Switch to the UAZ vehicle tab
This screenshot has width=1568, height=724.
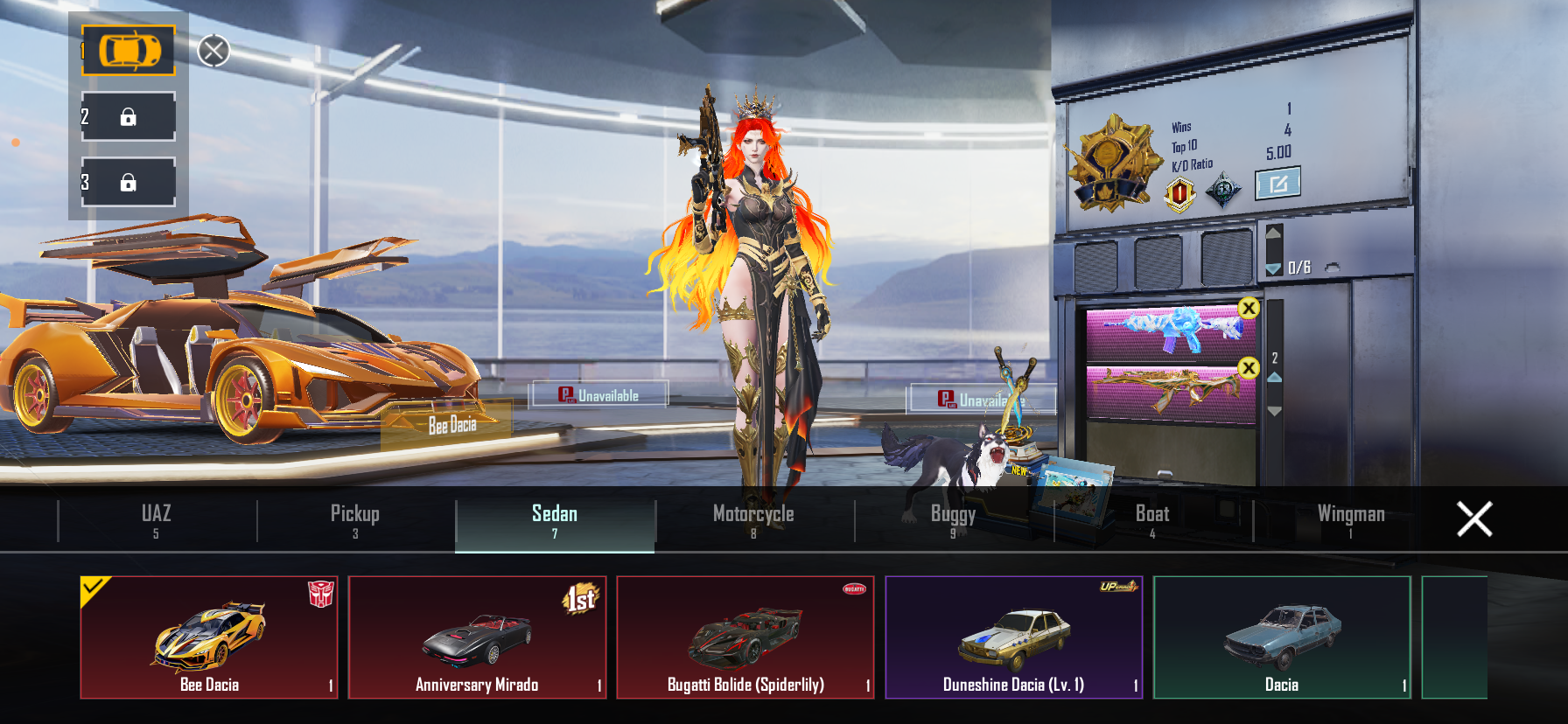(157, 519)
